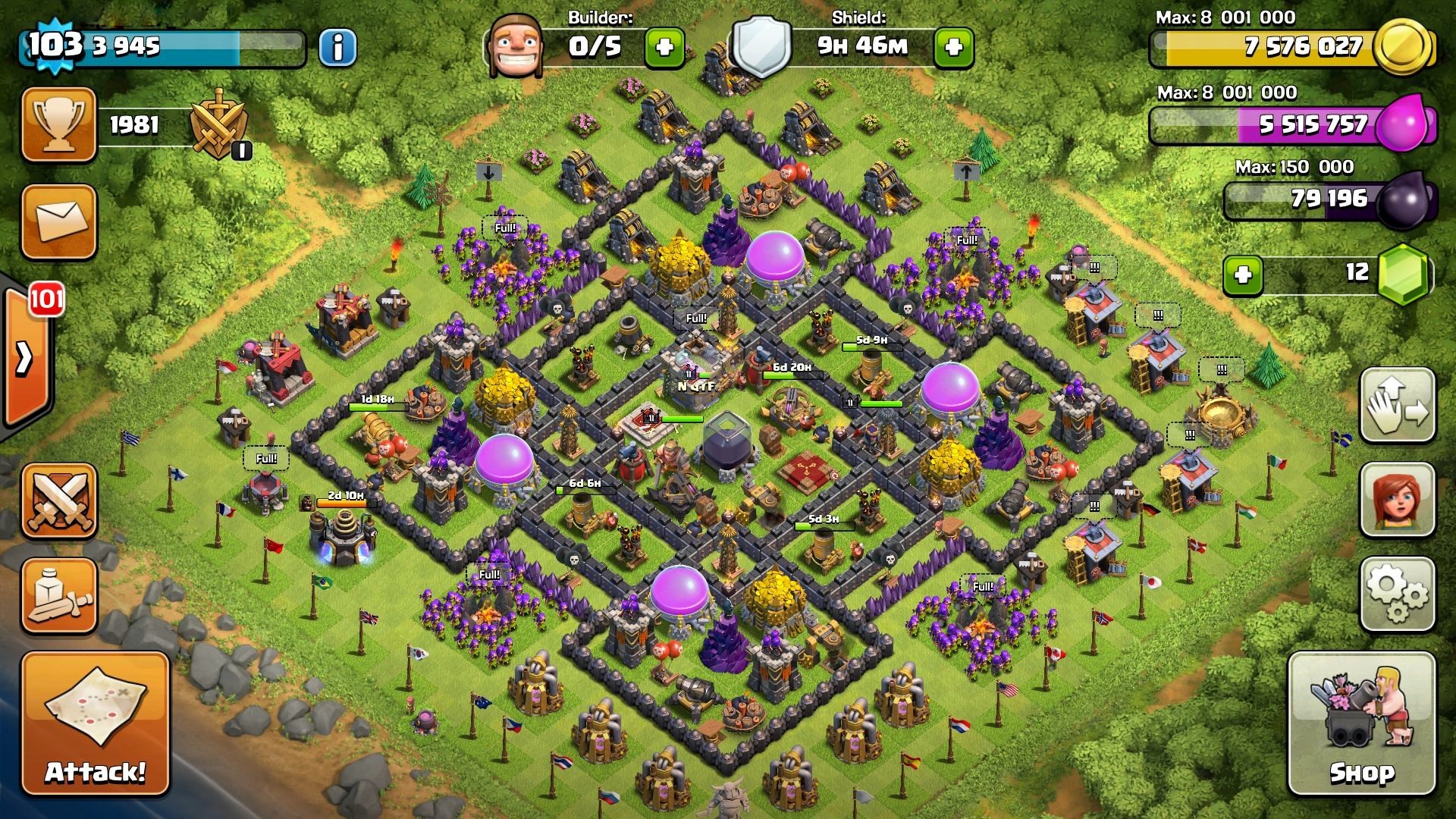This screenshot has height=819, width=1456.
Task: Open the crossed swords clan war button
Action: coord(59,501)
